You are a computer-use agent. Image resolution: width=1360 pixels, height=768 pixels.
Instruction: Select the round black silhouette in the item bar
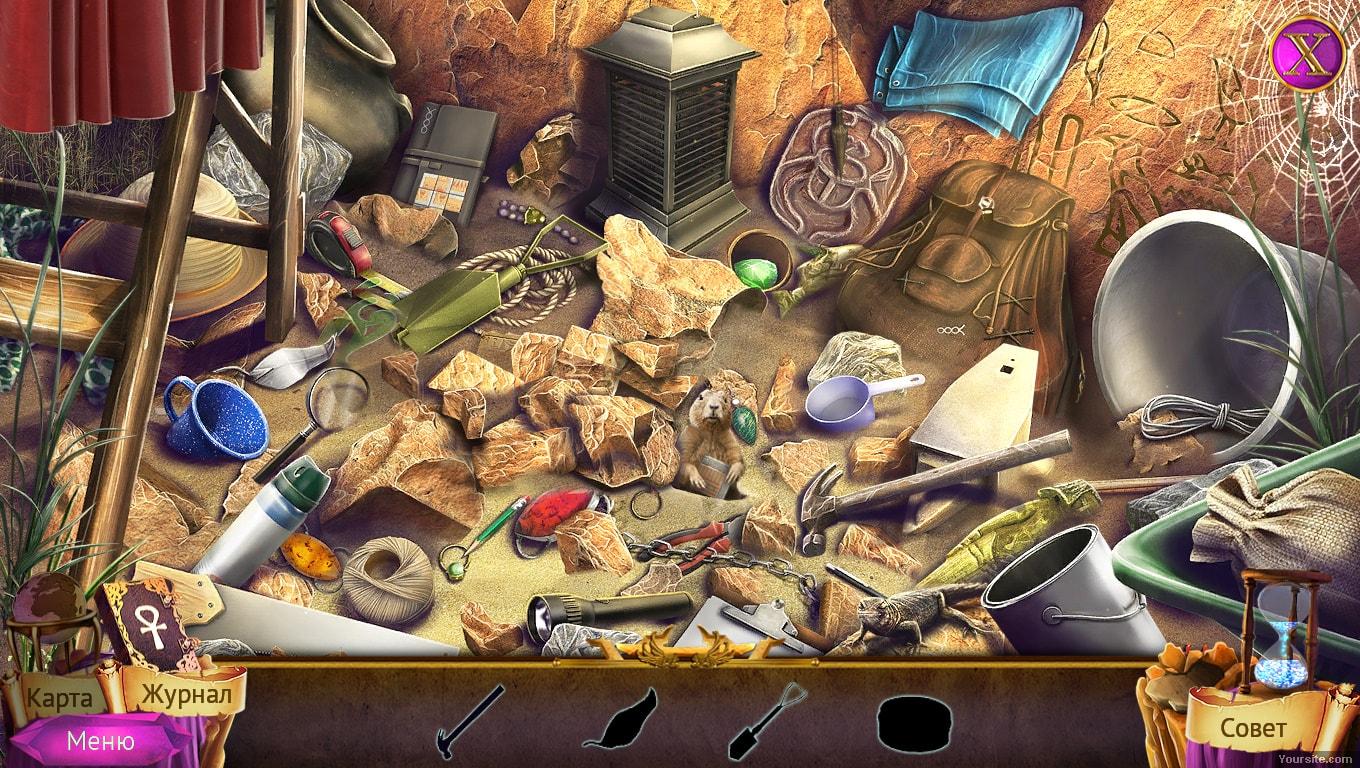pyautogui.click(x=910, y=722)
